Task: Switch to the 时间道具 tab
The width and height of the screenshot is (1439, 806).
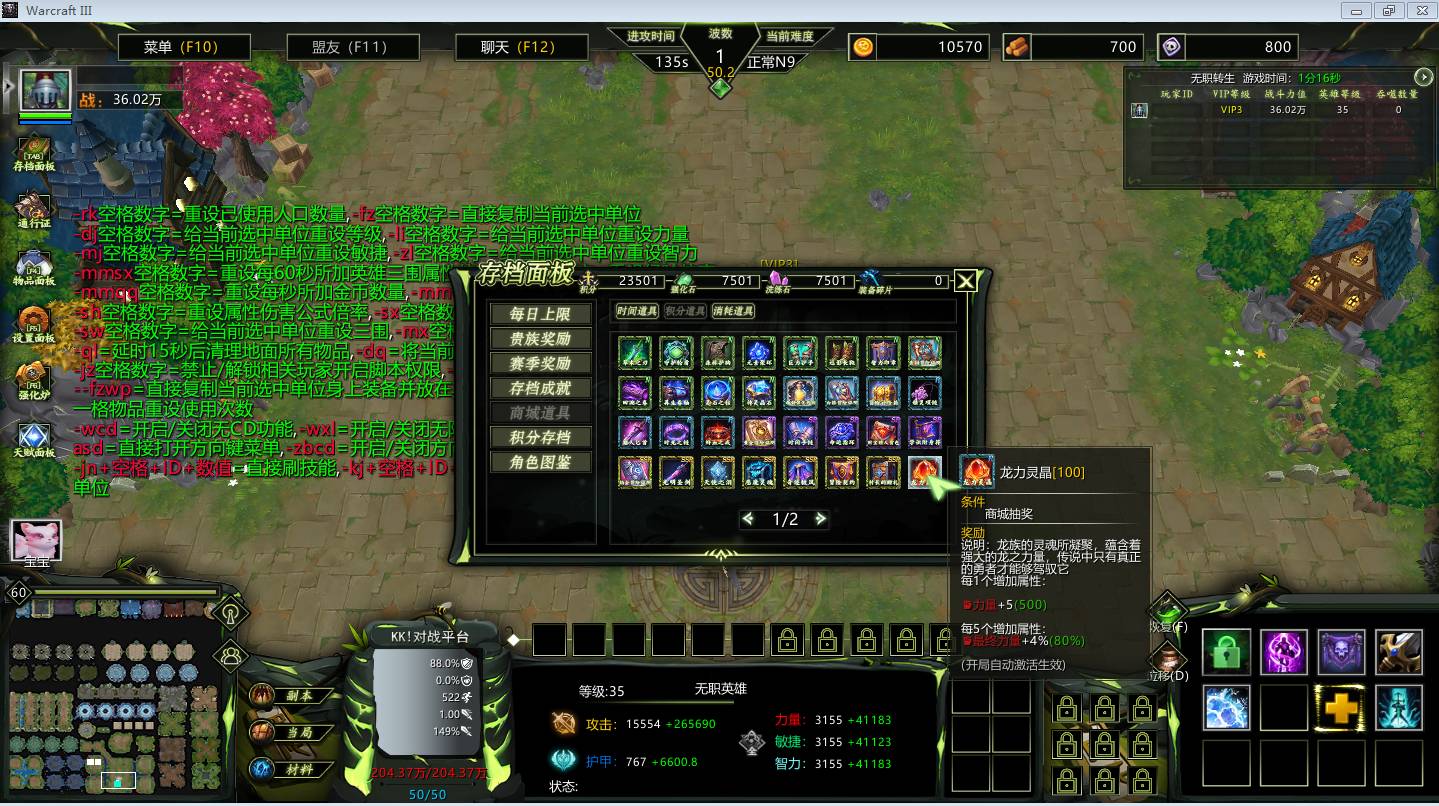Action: 636,312
